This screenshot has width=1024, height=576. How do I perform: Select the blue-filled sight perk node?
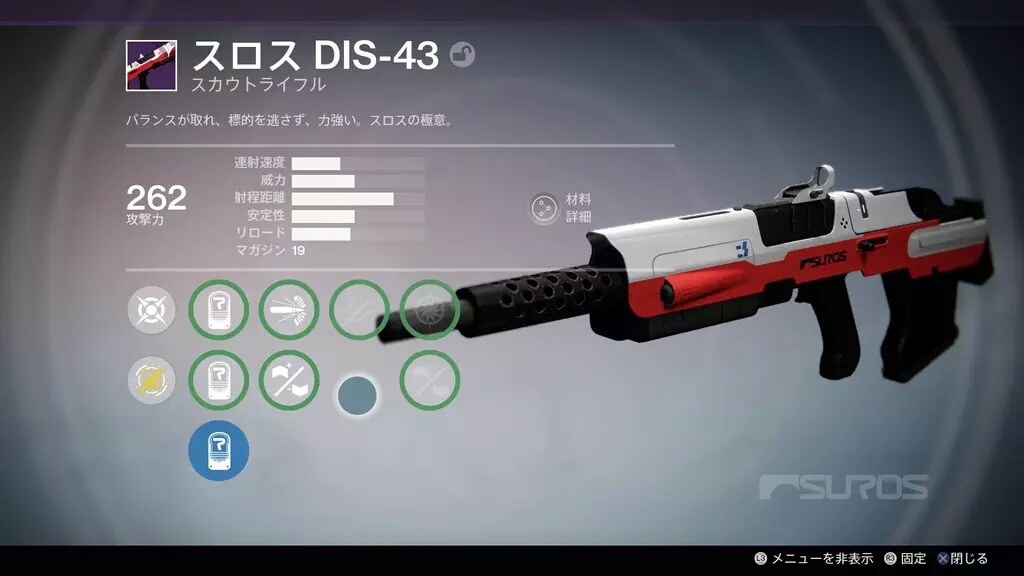click(x=218, y=450)
